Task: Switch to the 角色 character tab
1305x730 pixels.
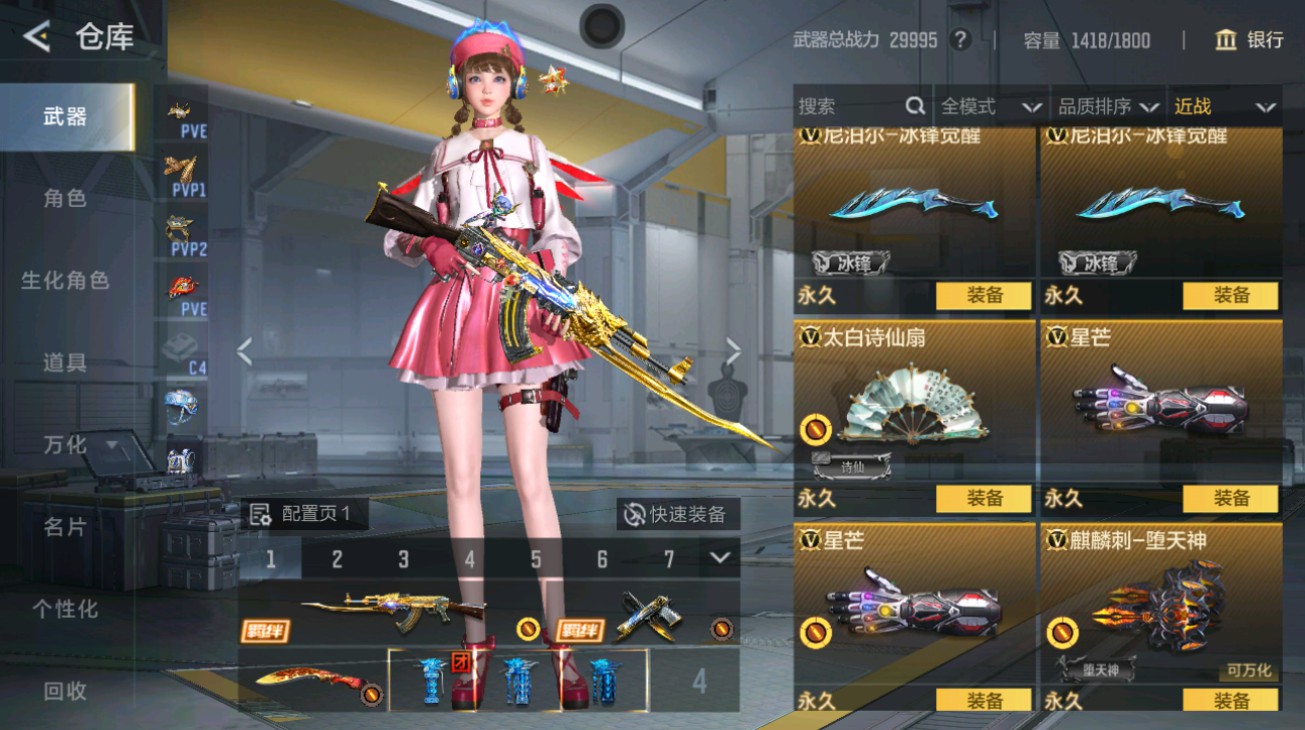Action: (66, 199)
